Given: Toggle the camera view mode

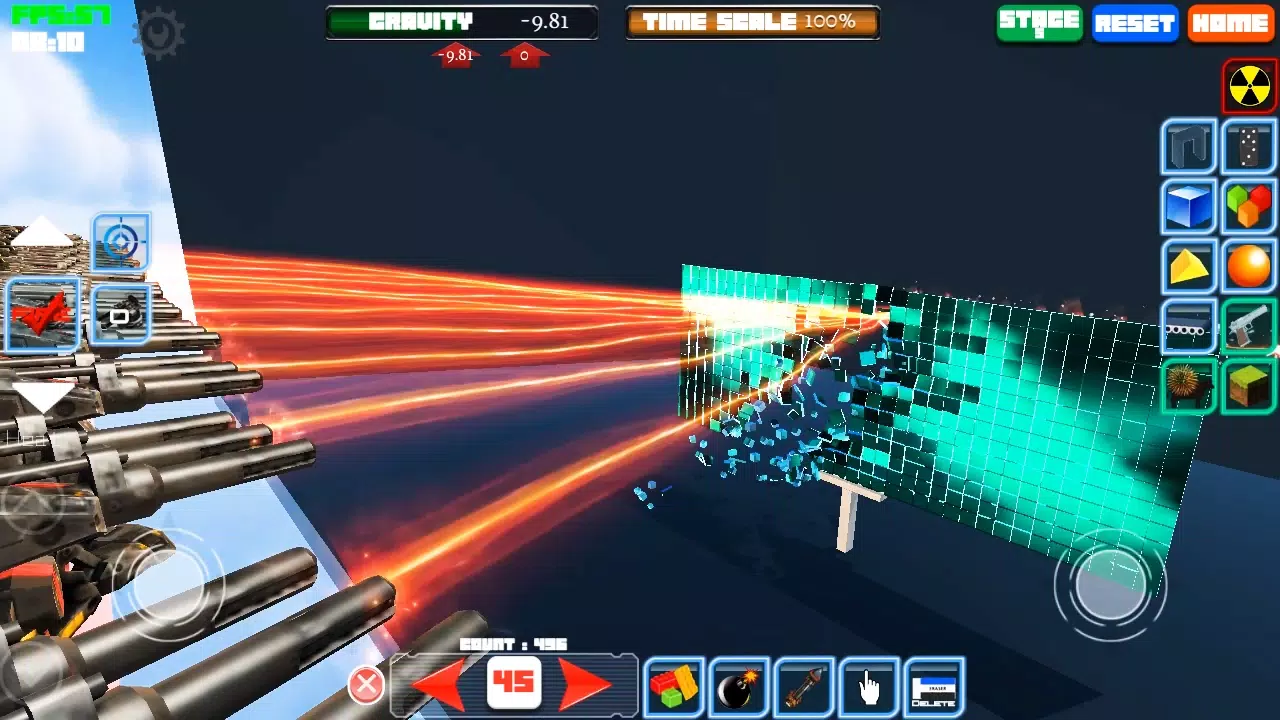Looking at the screenshot, I should pos(120,313).
